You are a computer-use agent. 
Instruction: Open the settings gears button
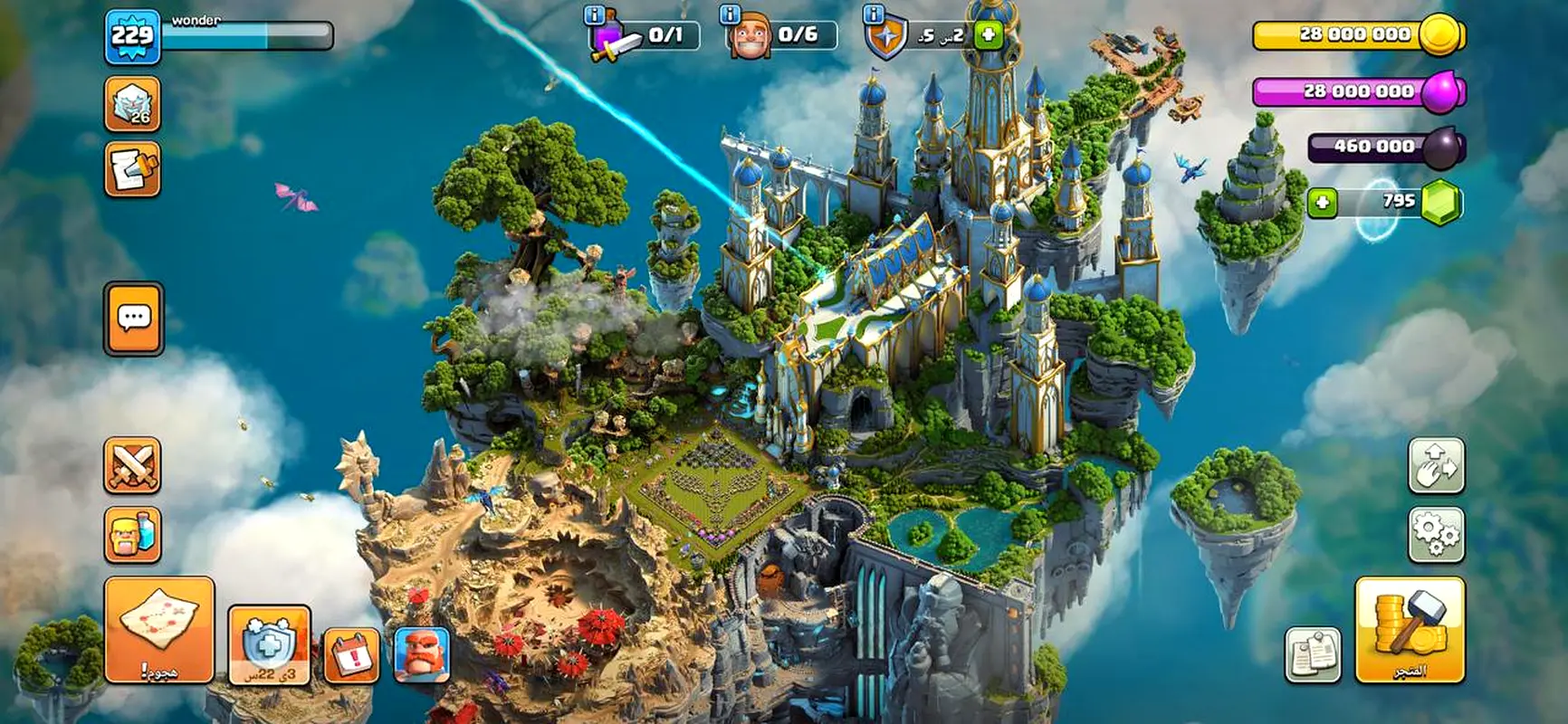[x=1436, y=534]
